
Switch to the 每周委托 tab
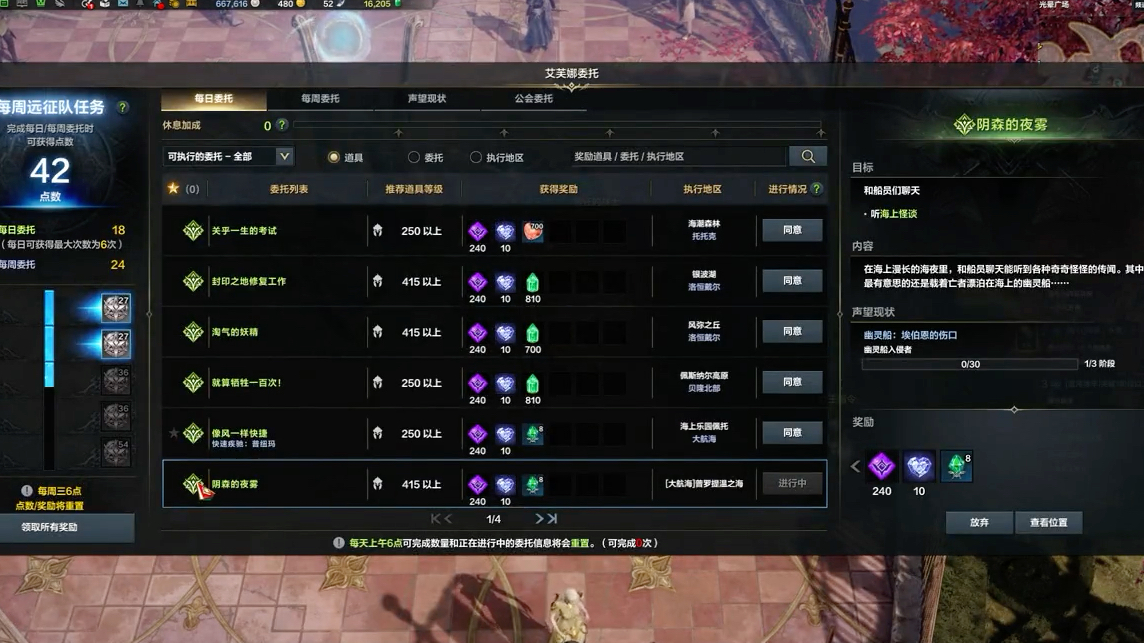click(320, 99)
